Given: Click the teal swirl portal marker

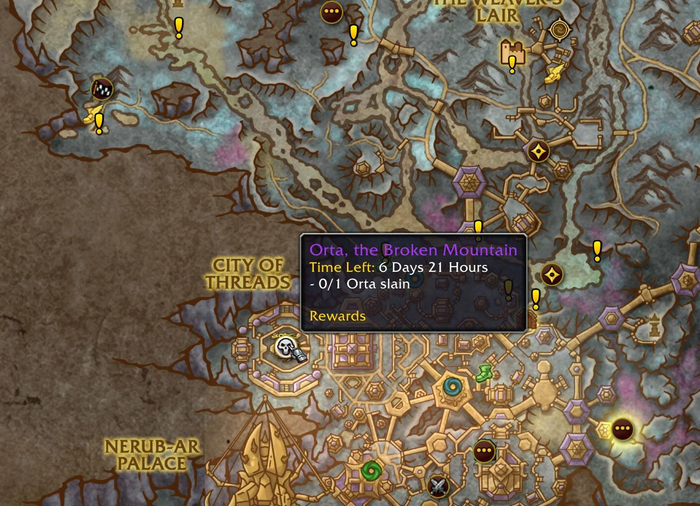Looking at the screenshot, I should pyautogui.click(x=452, y=385).
